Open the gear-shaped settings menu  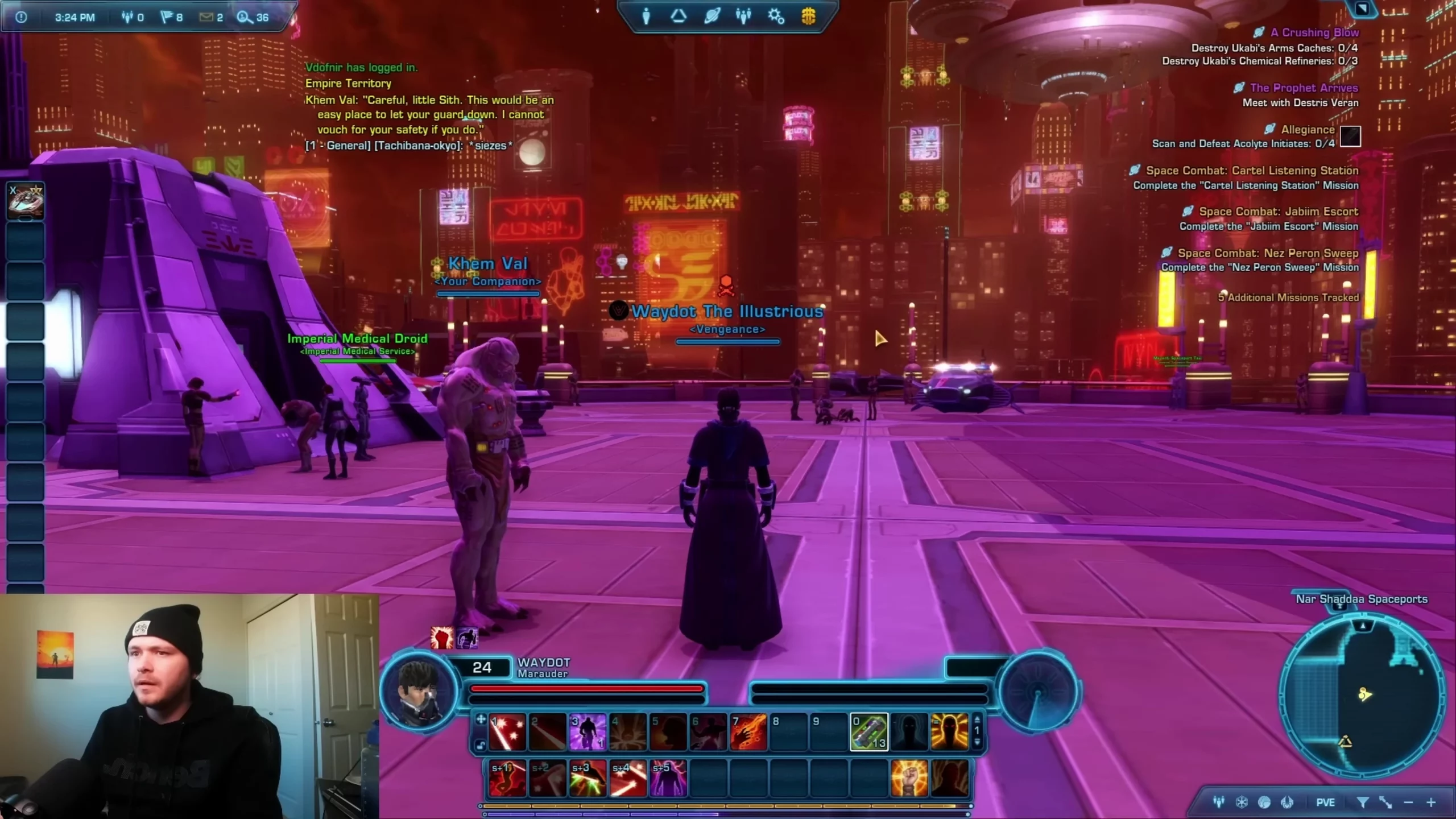[x=776, y=16]
